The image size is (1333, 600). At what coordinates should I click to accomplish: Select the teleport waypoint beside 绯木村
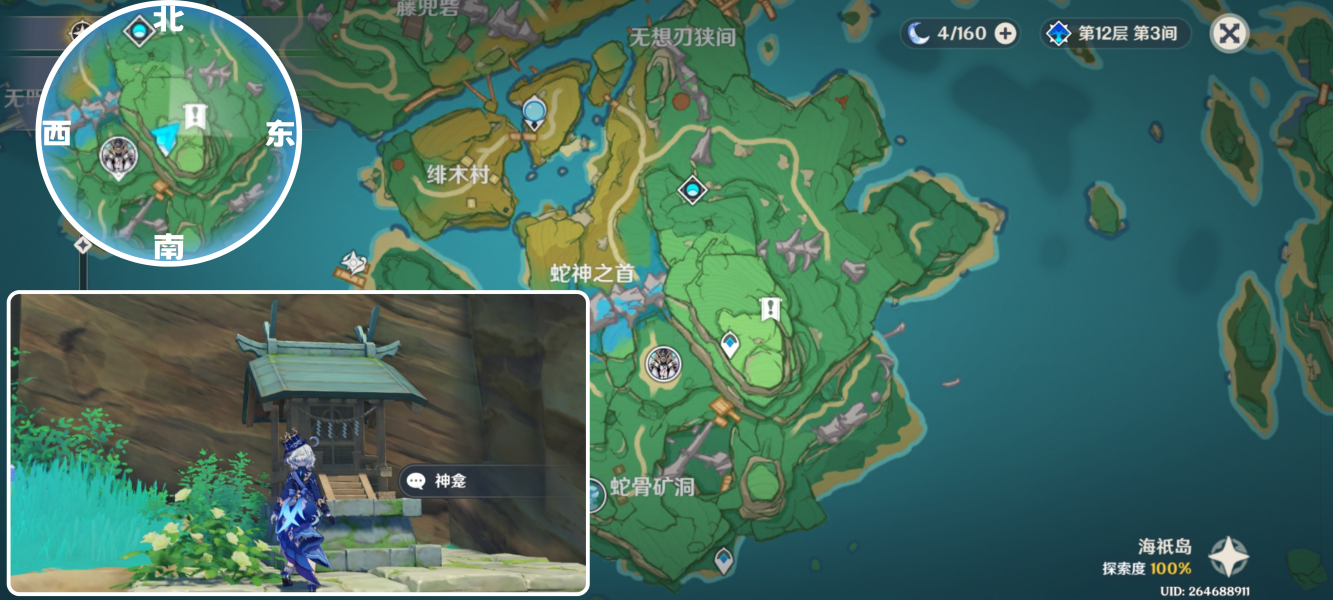click(535, 113)
